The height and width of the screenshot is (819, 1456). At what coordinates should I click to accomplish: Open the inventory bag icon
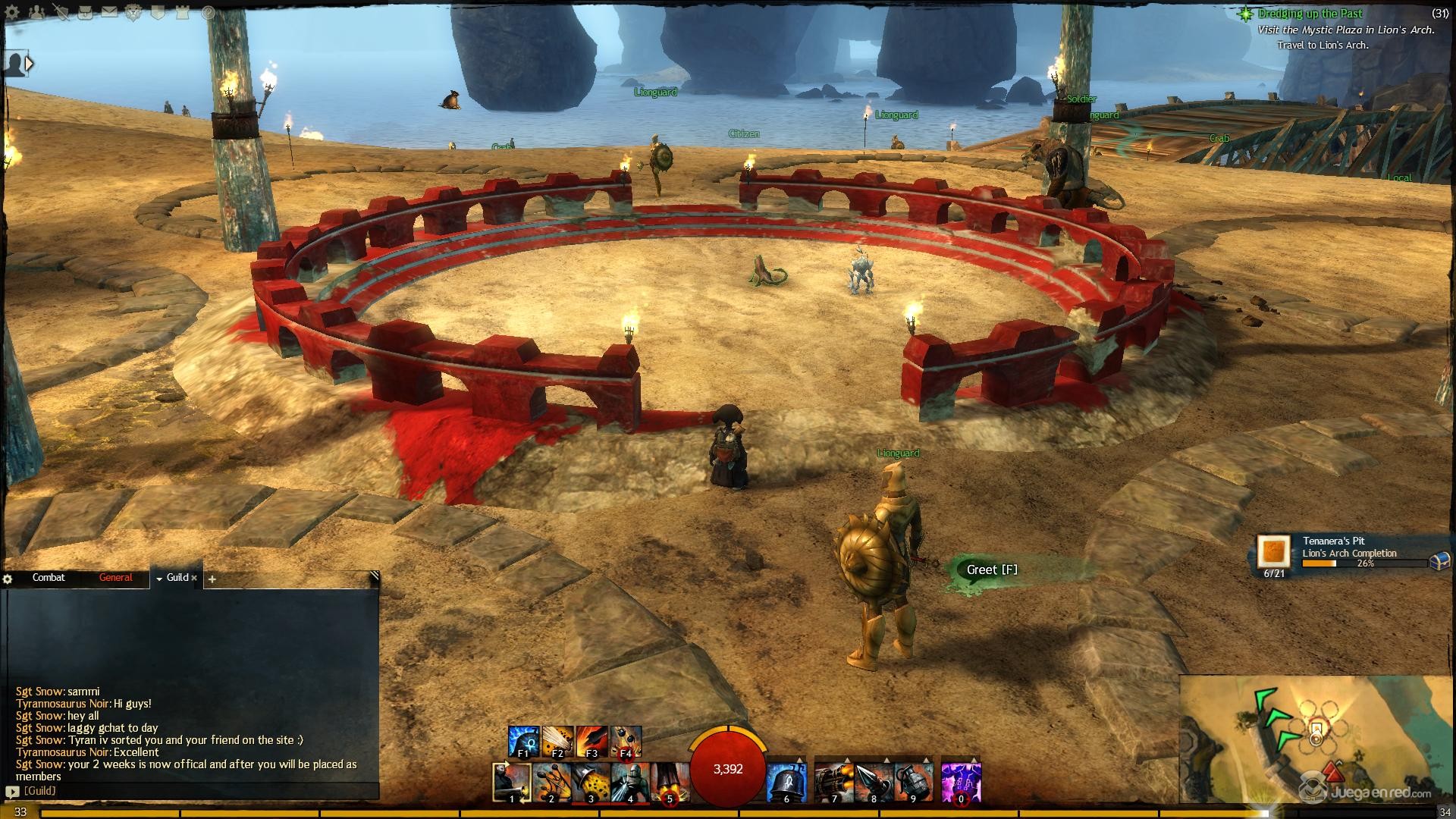pyautogui.click(x=86, y=12)
